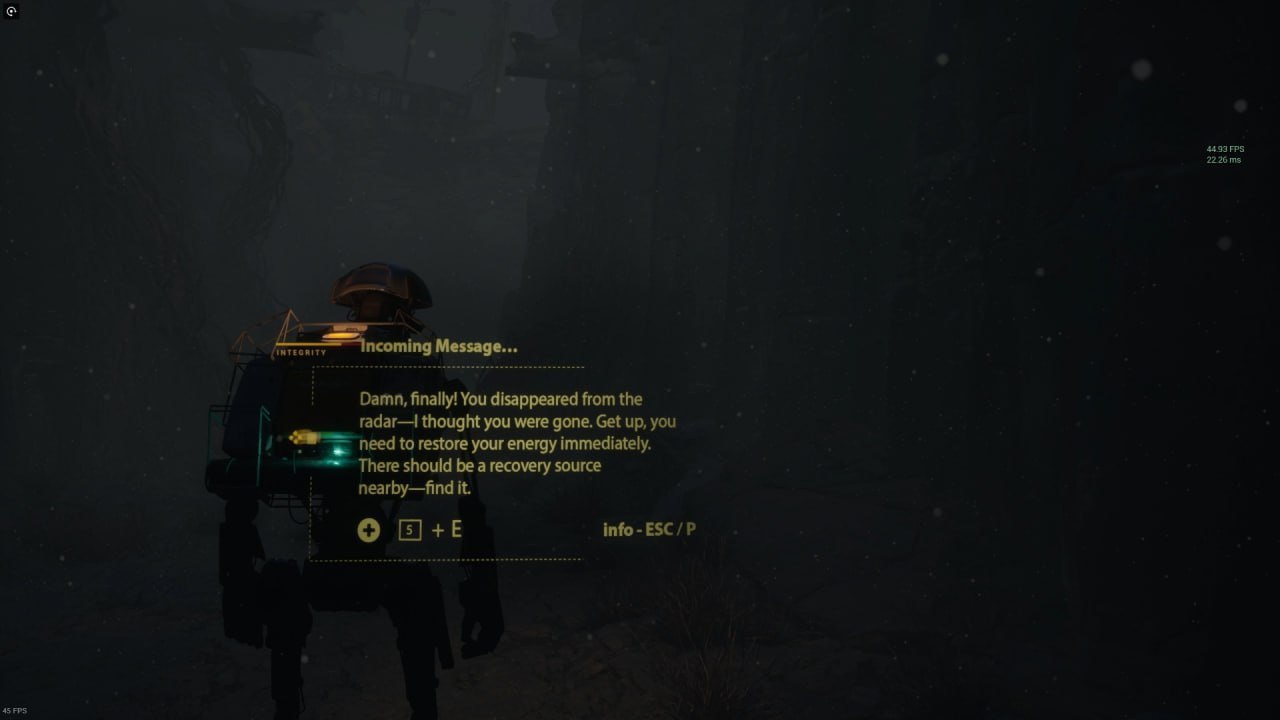
Task: Click the circular overlay icon in the corner
Action: coord(11,11)
